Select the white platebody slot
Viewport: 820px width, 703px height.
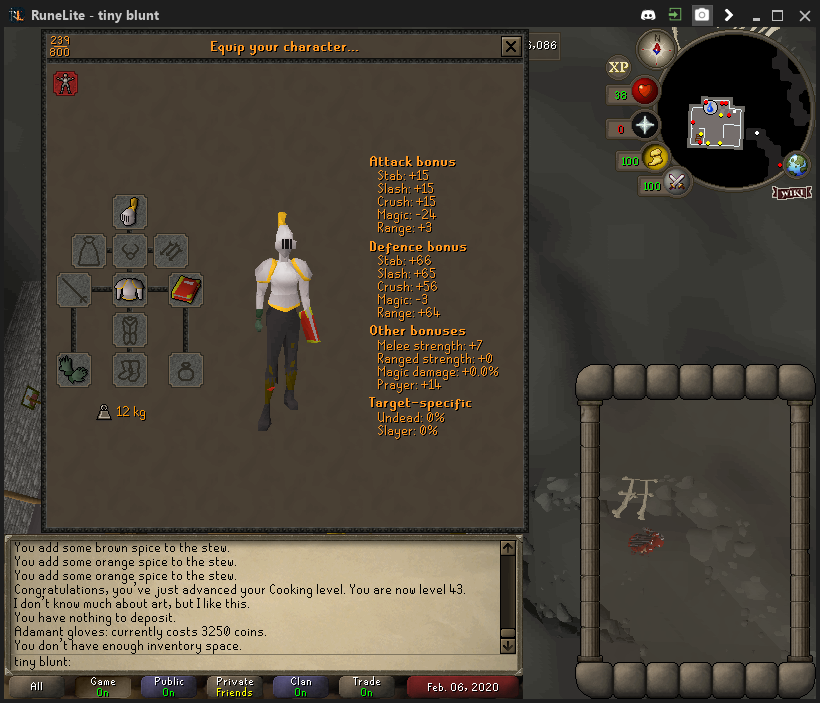click(x=130, y=290)
